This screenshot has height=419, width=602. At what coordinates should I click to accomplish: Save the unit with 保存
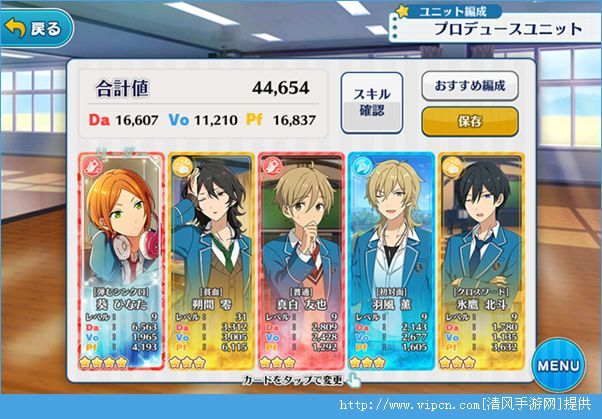469,122
